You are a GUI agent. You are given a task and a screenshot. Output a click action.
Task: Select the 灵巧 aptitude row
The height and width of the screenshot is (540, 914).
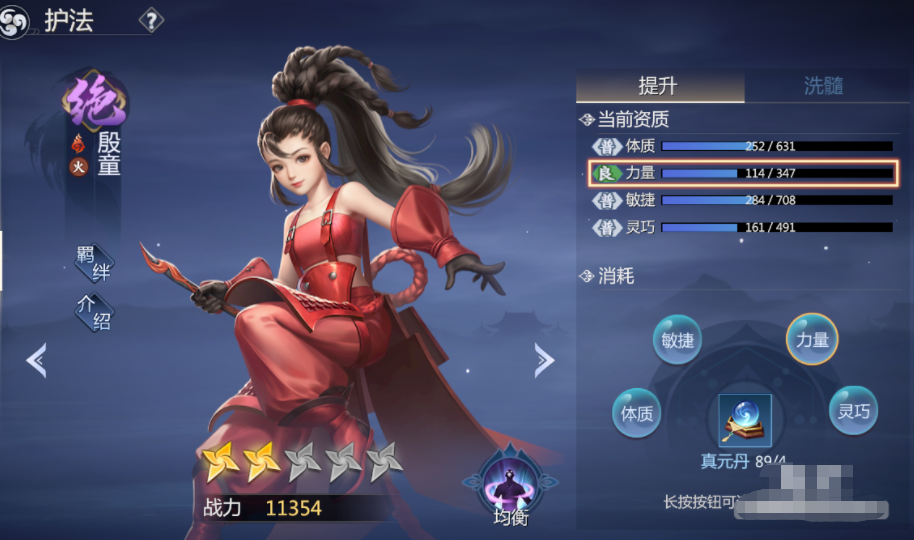pyautogui.click(x=741, y=227)
